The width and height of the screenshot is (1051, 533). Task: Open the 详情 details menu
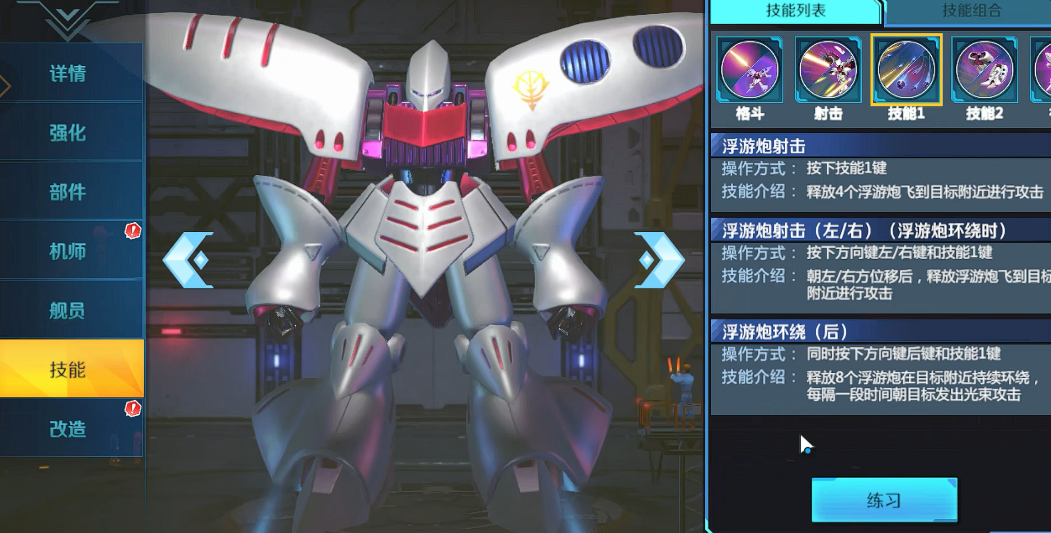pos(68,73)
